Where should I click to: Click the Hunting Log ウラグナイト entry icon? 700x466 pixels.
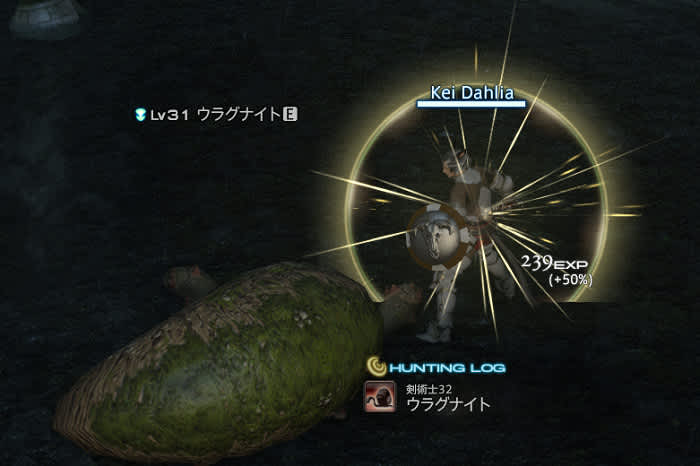(x=378, y=398)
